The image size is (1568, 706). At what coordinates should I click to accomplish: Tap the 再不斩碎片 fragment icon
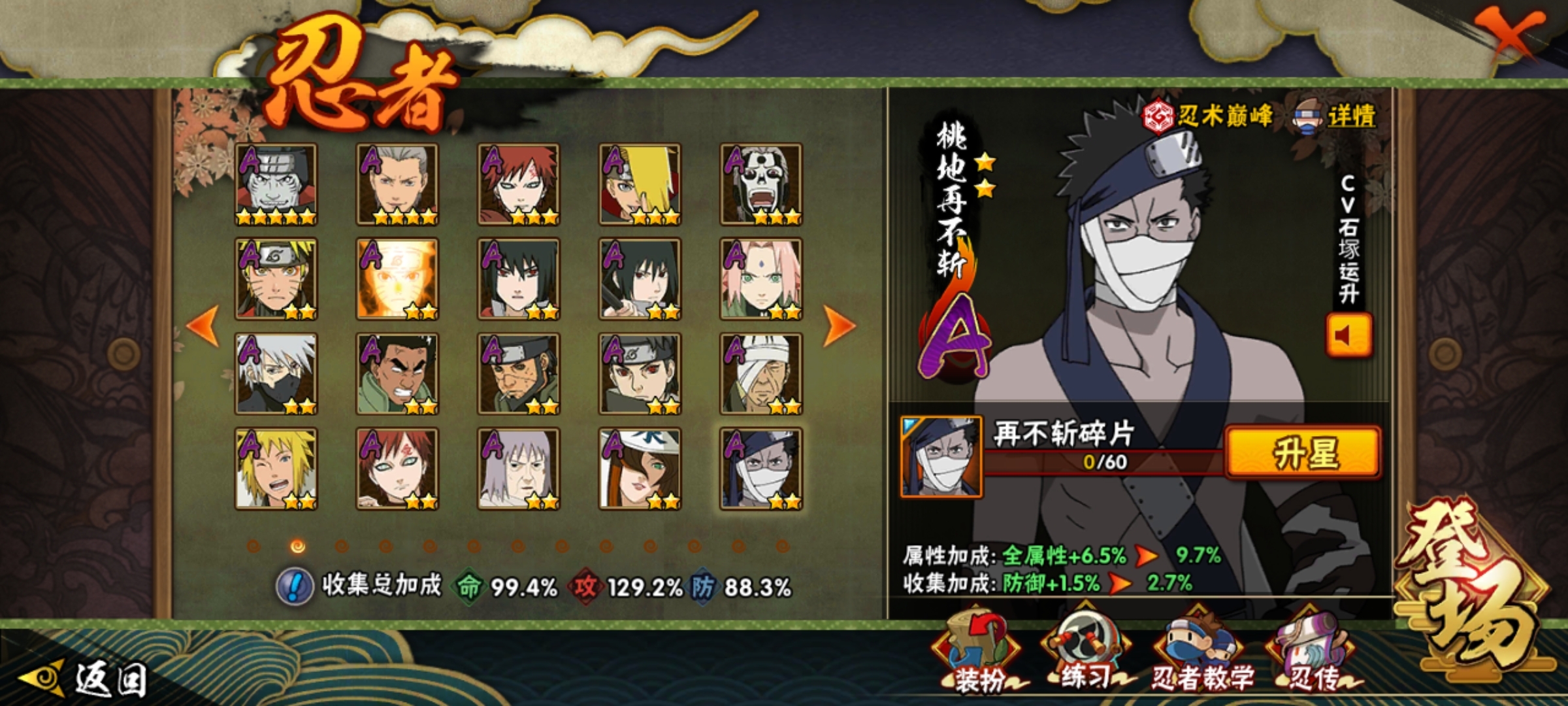[x=941, y=456]
